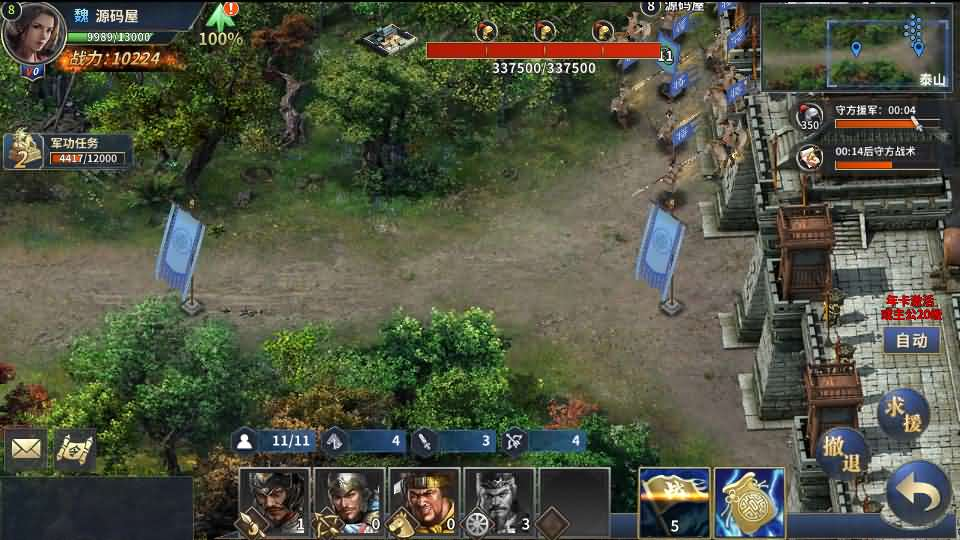This screenshot has width=960, height=540.
Task: Click the round return arrow button
Action: click(x=918, y=492)
